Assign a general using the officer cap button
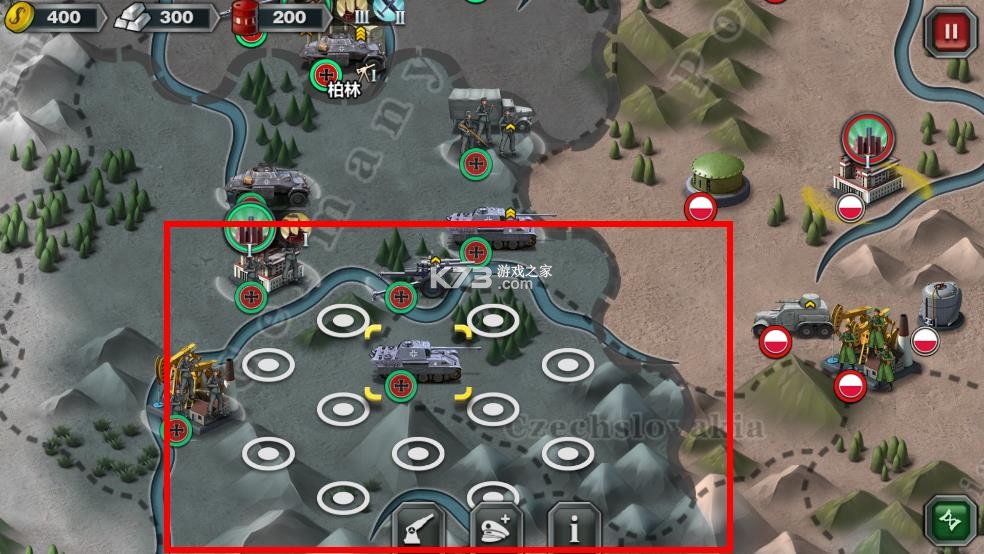 (496, 527)
